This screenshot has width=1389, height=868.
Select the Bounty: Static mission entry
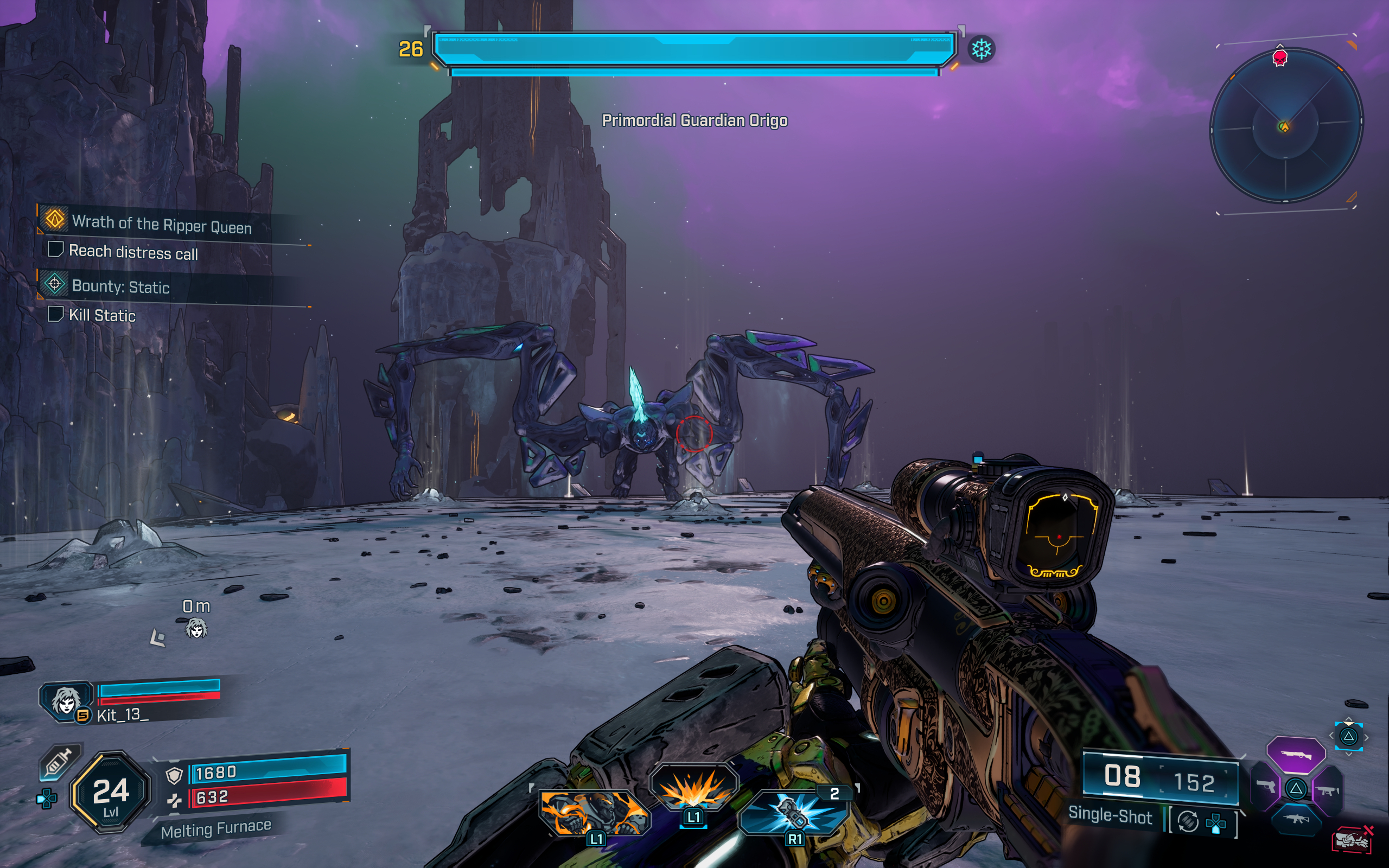coord(120,288)
